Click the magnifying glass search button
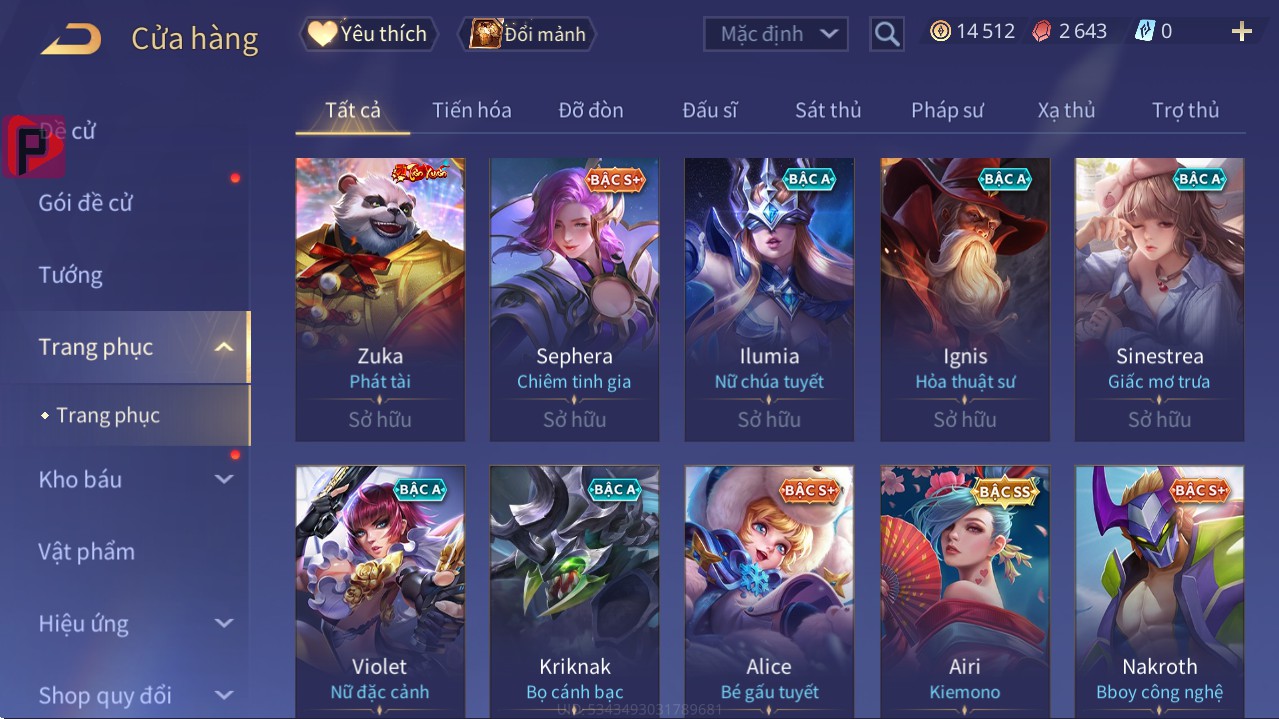This screenshot has width=1279, height=719. [x=886, y=34]
